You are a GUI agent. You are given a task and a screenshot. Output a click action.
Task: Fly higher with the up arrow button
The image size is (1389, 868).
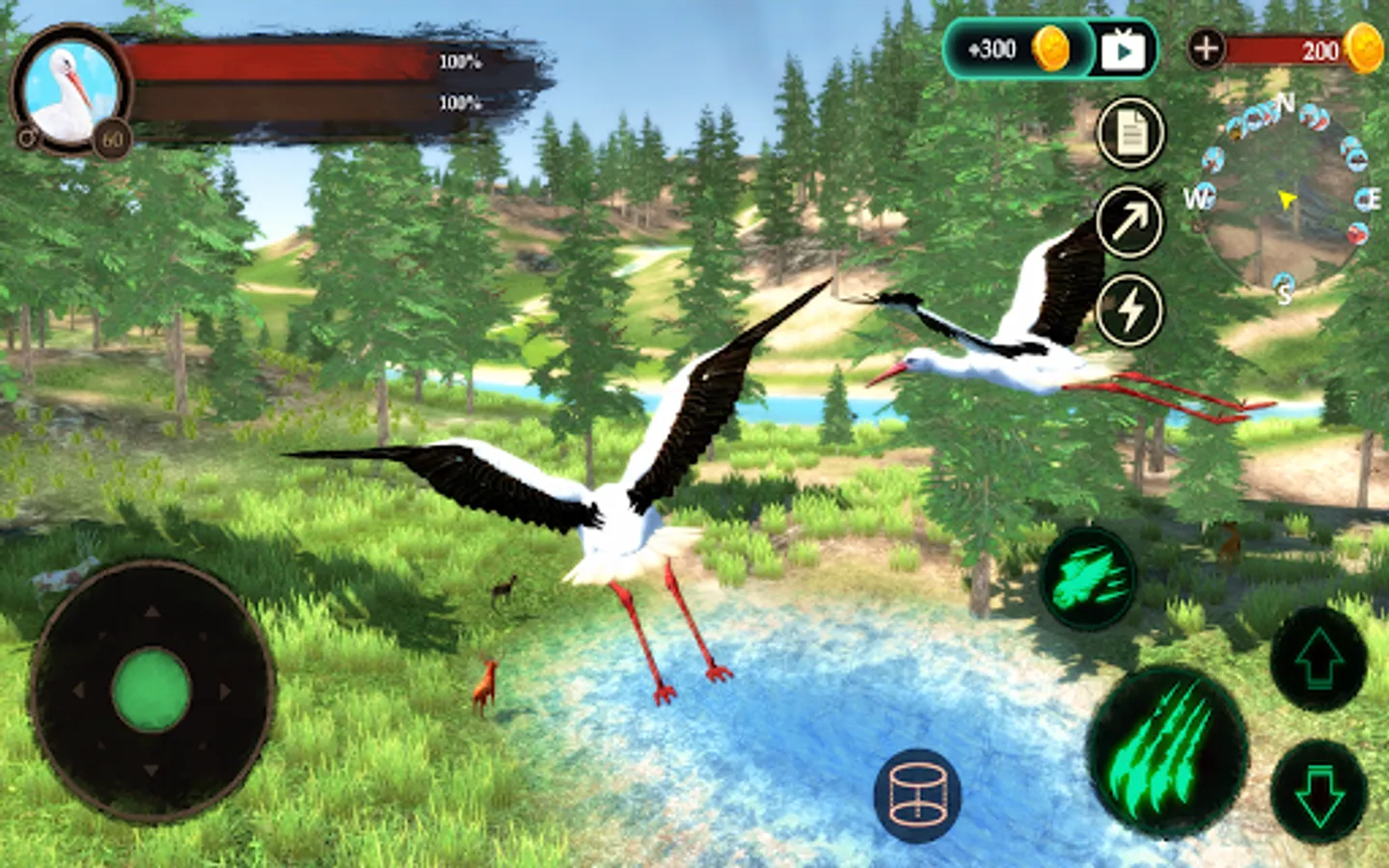point(1318,660)
